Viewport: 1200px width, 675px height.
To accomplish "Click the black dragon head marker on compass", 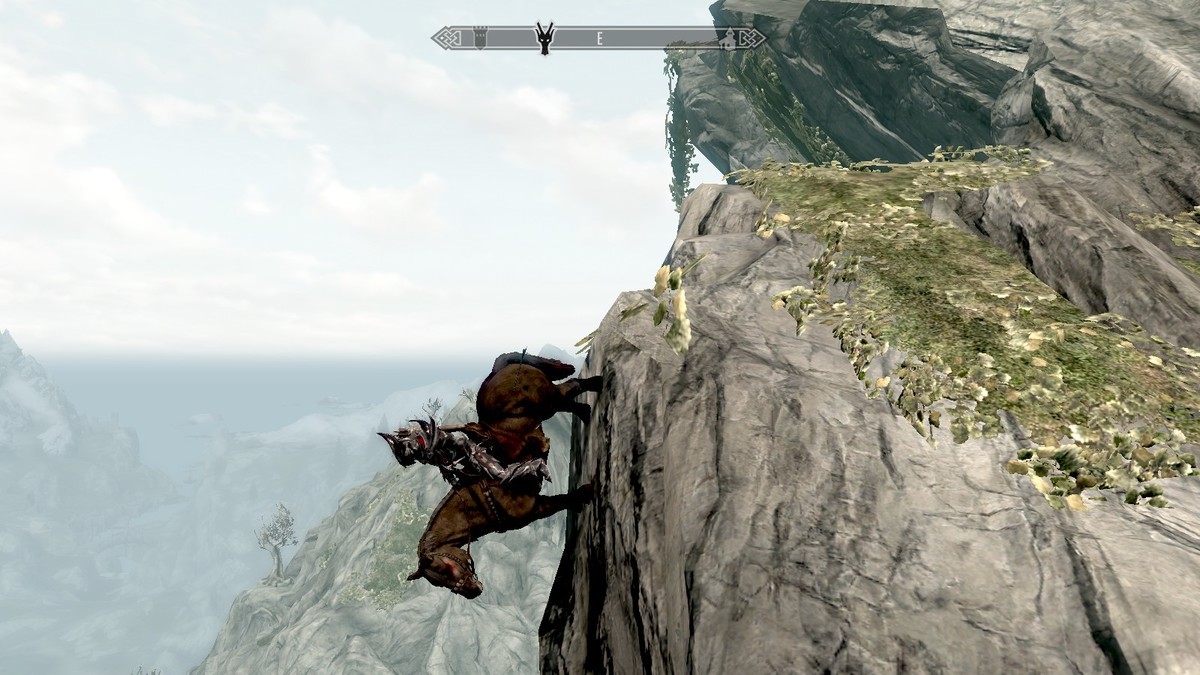I will [x=545, y=37].
